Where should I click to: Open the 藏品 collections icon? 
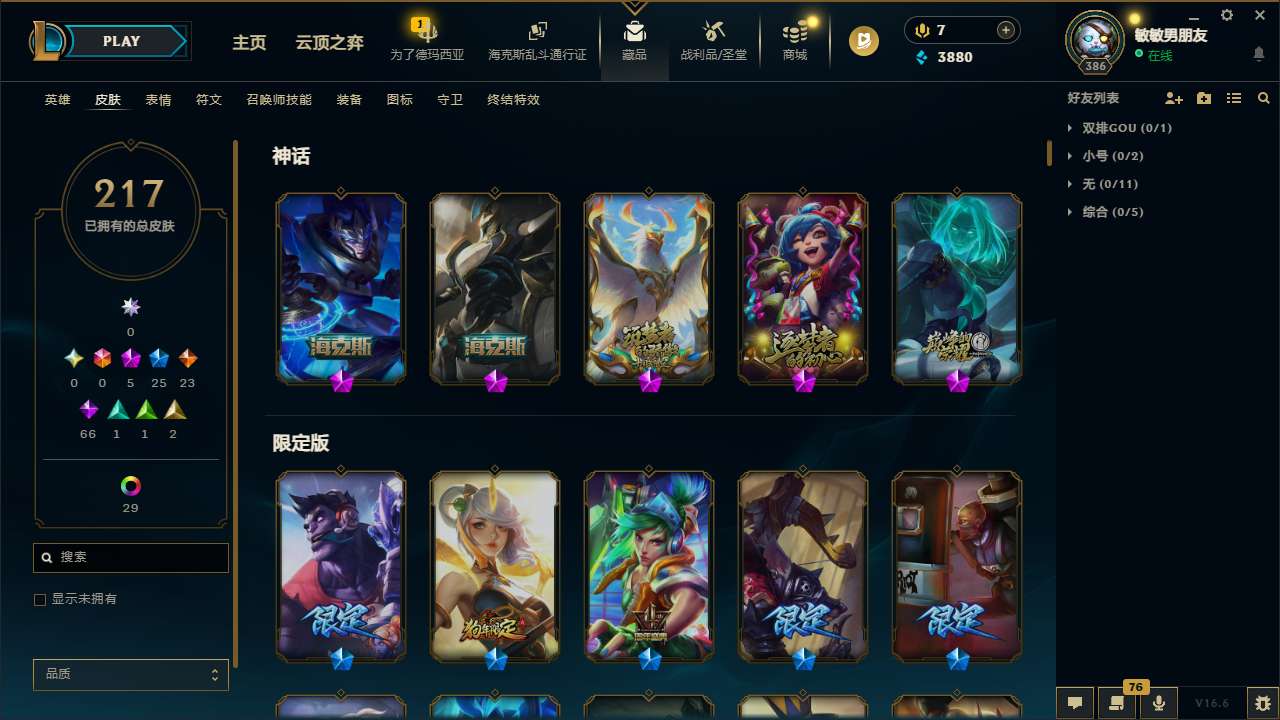[x=634, y=36]
